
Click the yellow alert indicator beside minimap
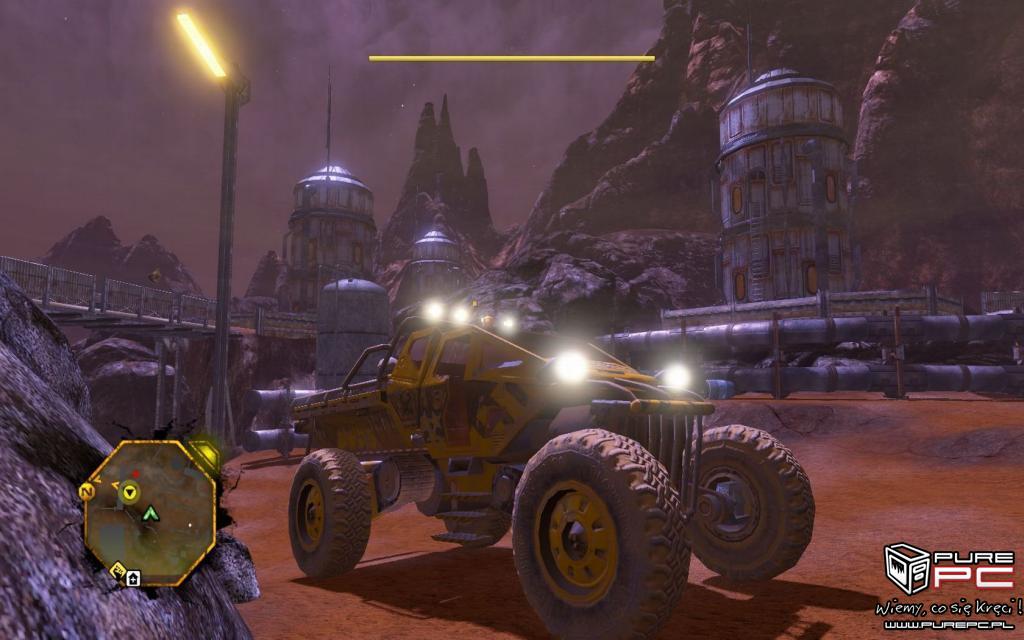pos(206,455)
